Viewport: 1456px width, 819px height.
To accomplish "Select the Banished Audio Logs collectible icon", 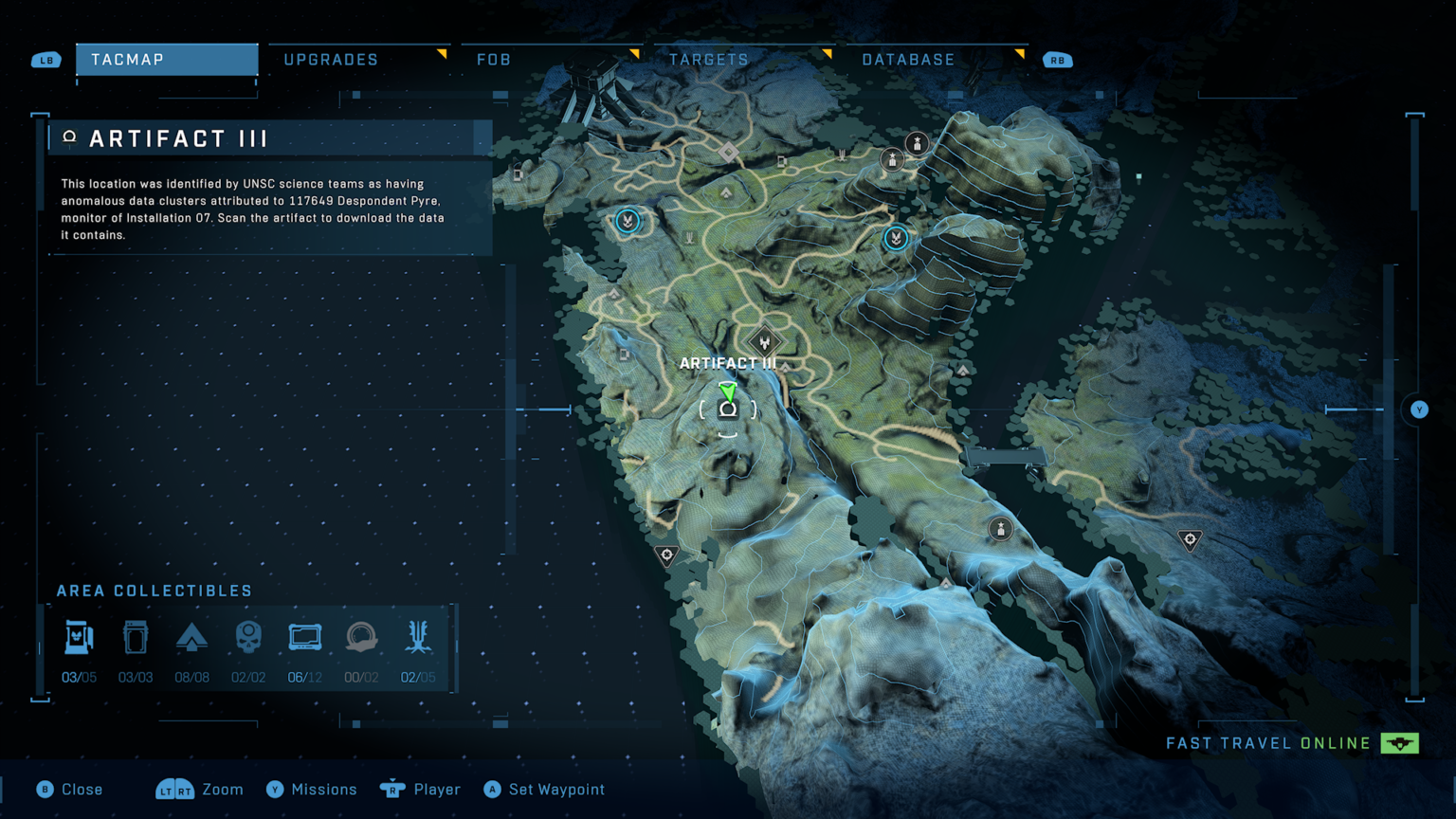I will pos(361,637).
